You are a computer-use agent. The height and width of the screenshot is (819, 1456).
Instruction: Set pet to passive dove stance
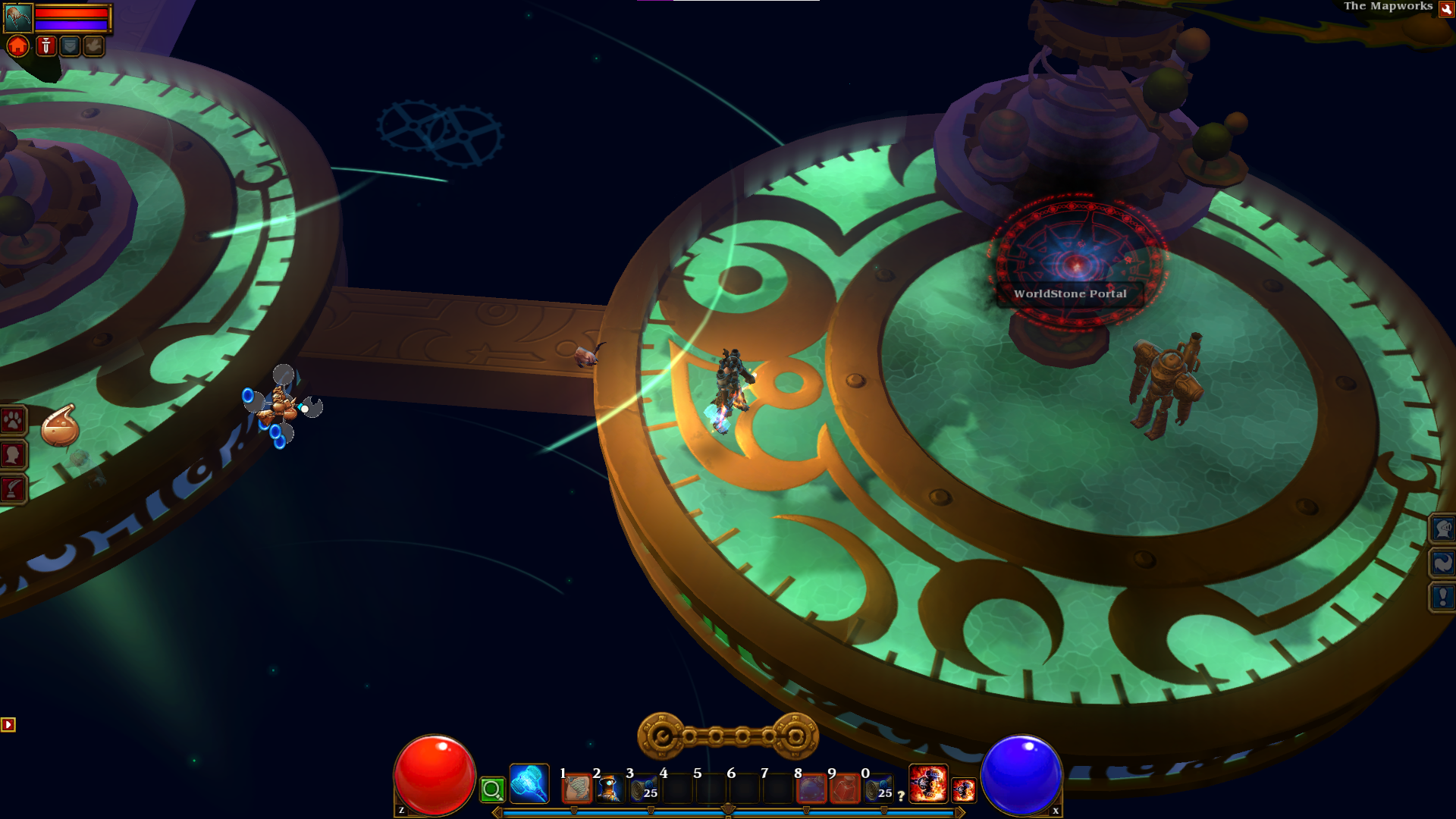click(94, 46)
